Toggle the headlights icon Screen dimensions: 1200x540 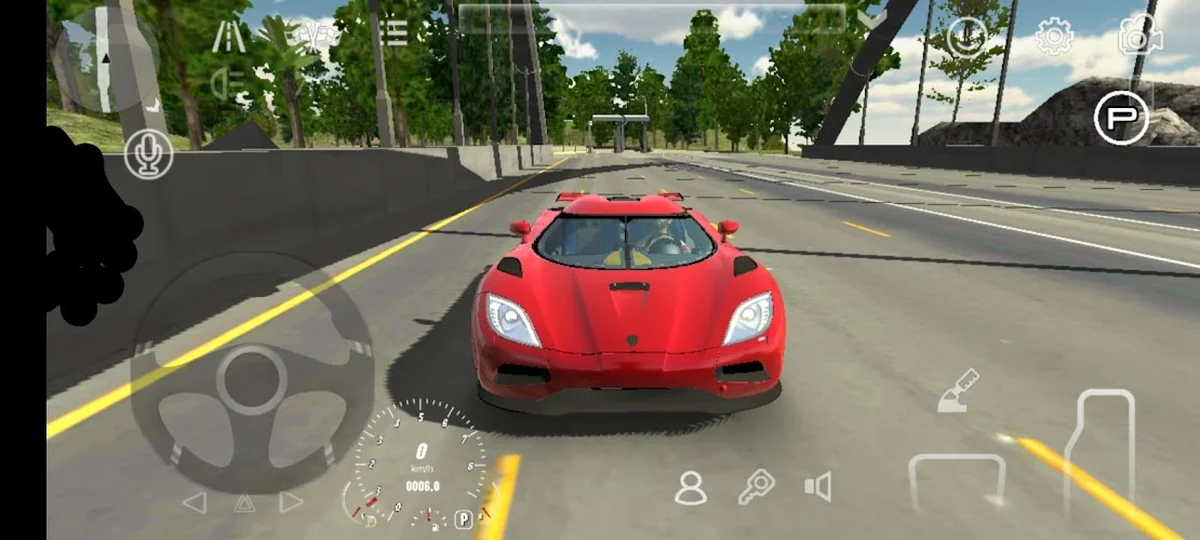[x=229, y=83]
